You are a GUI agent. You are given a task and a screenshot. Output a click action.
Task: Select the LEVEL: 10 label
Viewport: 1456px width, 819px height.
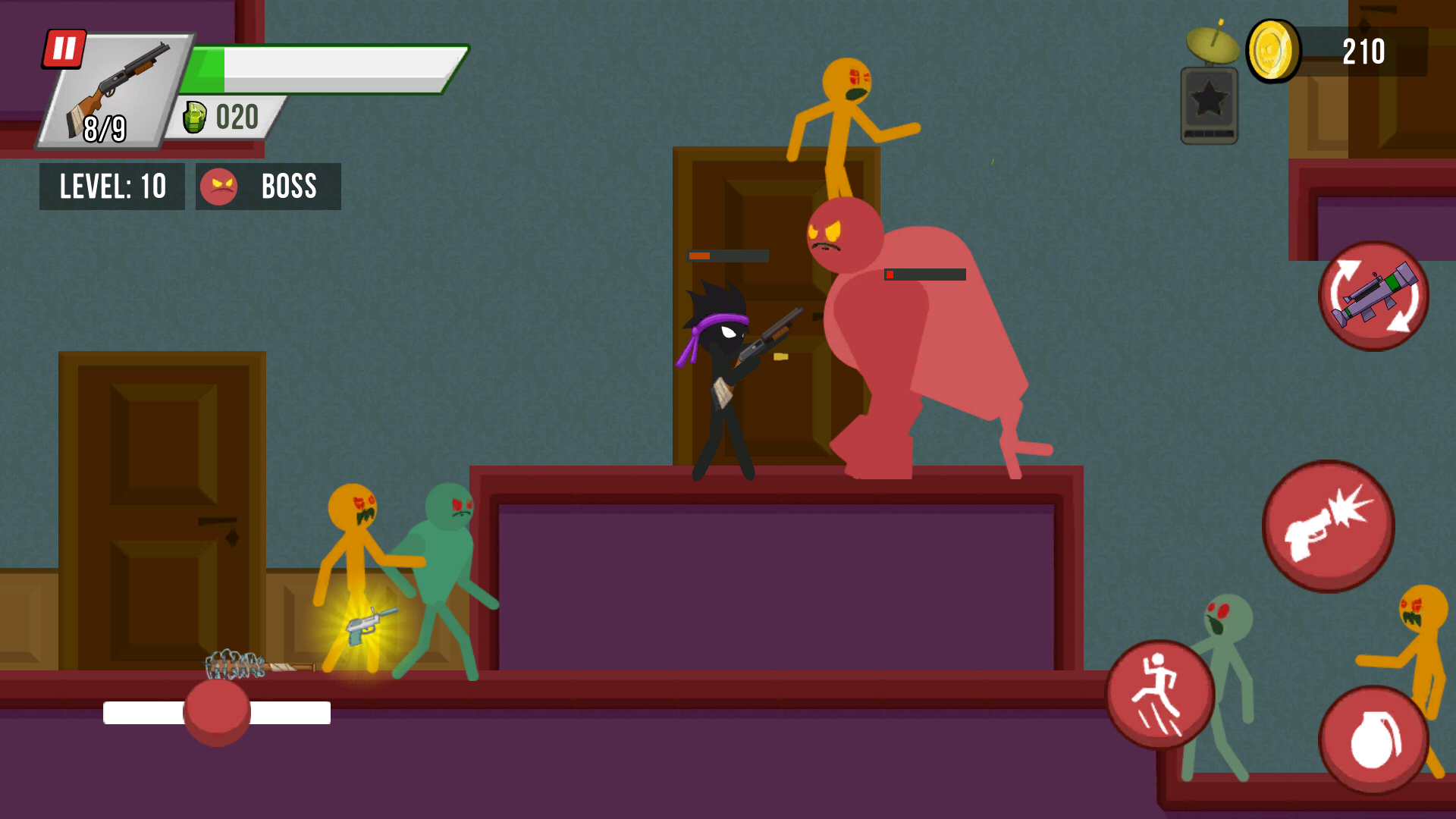(111, 186)
